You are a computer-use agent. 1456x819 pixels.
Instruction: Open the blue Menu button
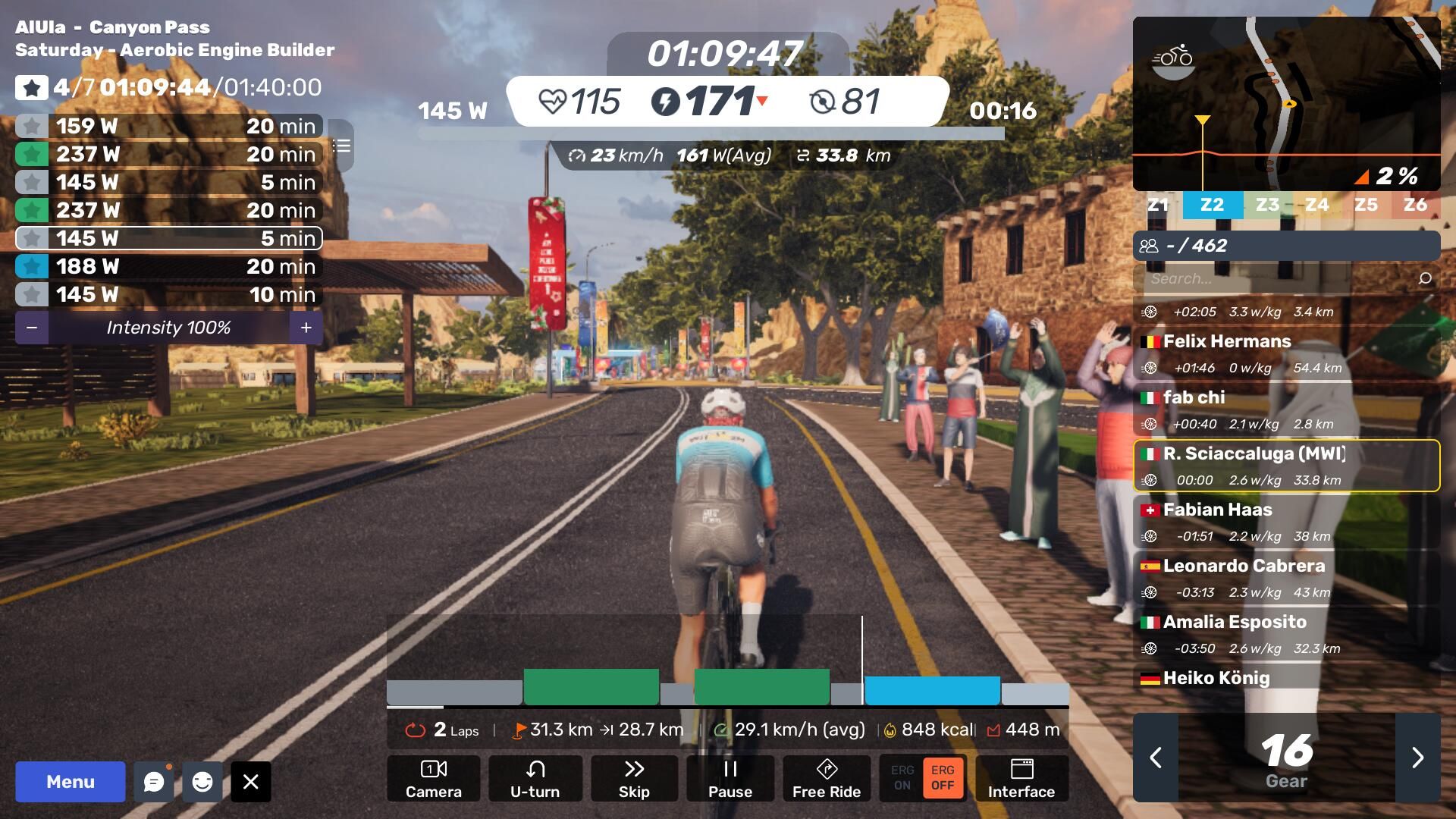[70, 782]
